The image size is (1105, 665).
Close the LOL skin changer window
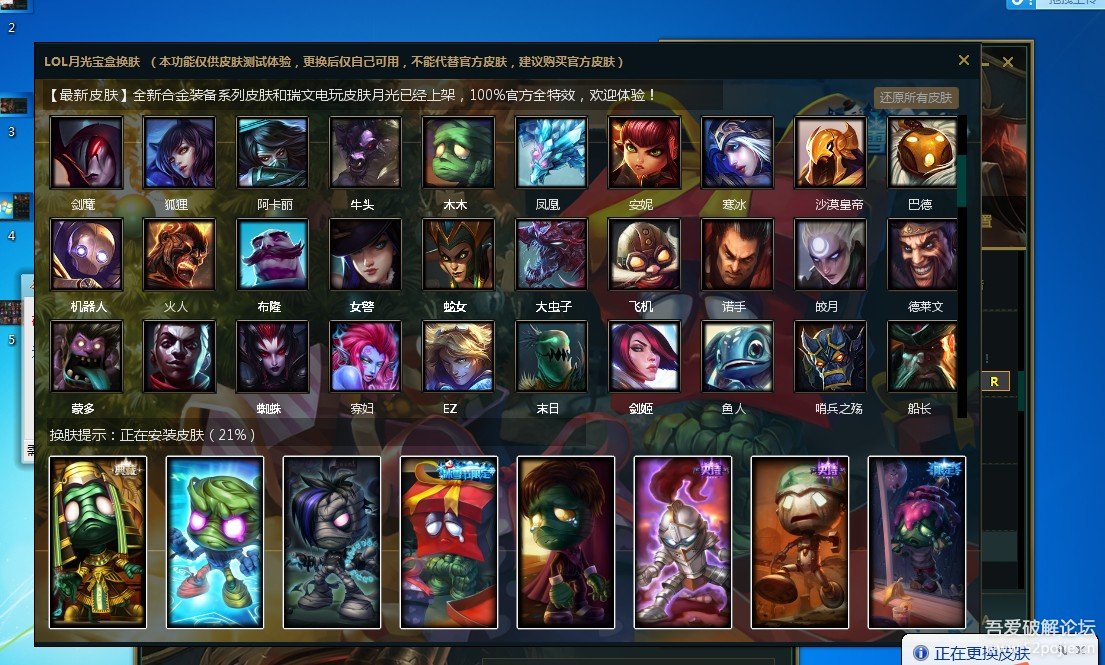point(964,60)
